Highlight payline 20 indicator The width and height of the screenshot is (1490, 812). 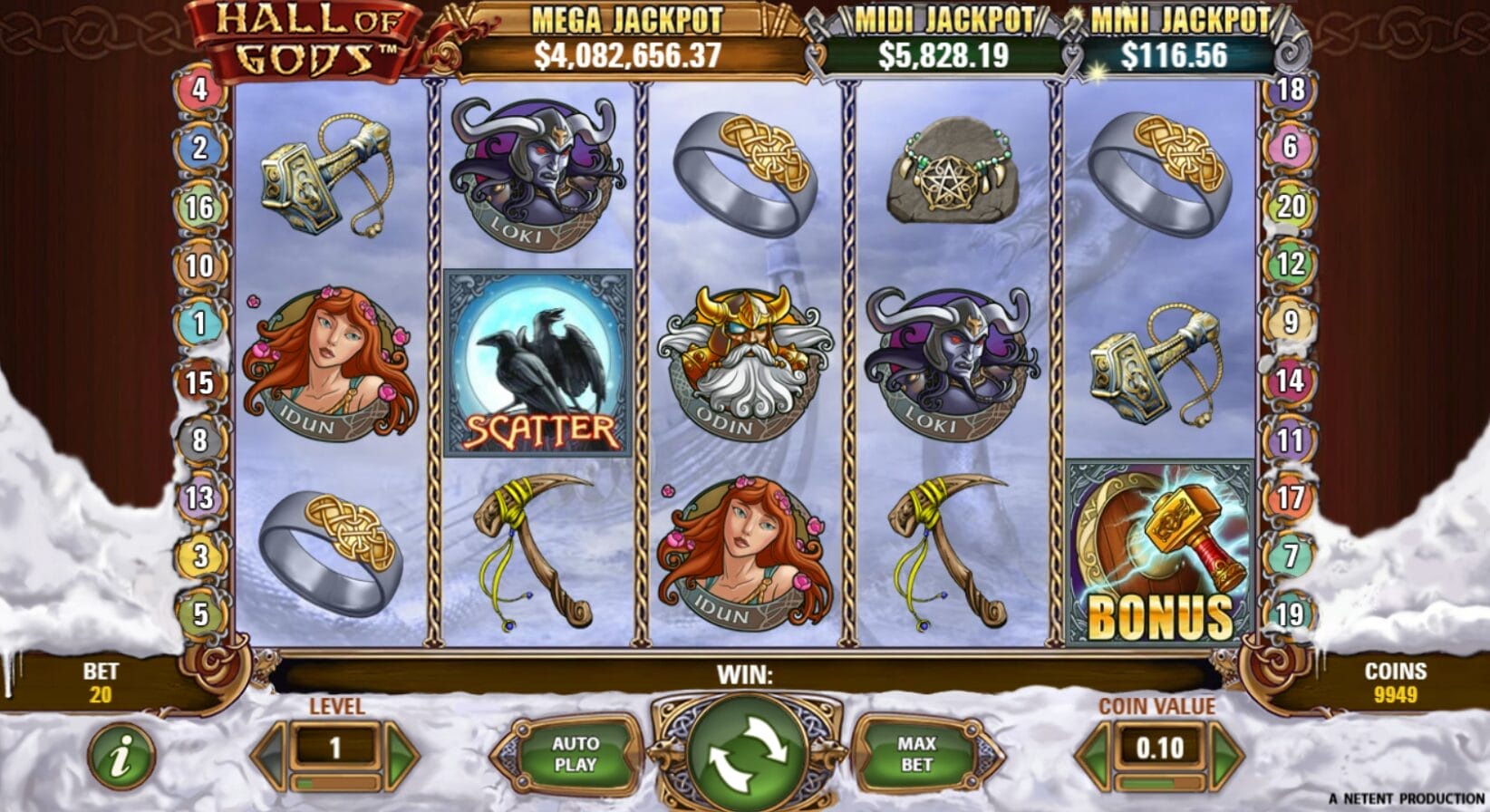click(x=1291, y=207)
